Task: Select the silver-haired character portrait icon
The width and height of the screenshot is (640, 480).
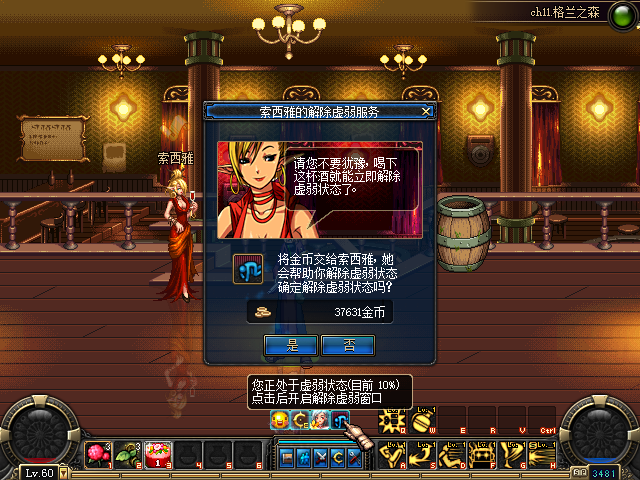Action: 320,420
